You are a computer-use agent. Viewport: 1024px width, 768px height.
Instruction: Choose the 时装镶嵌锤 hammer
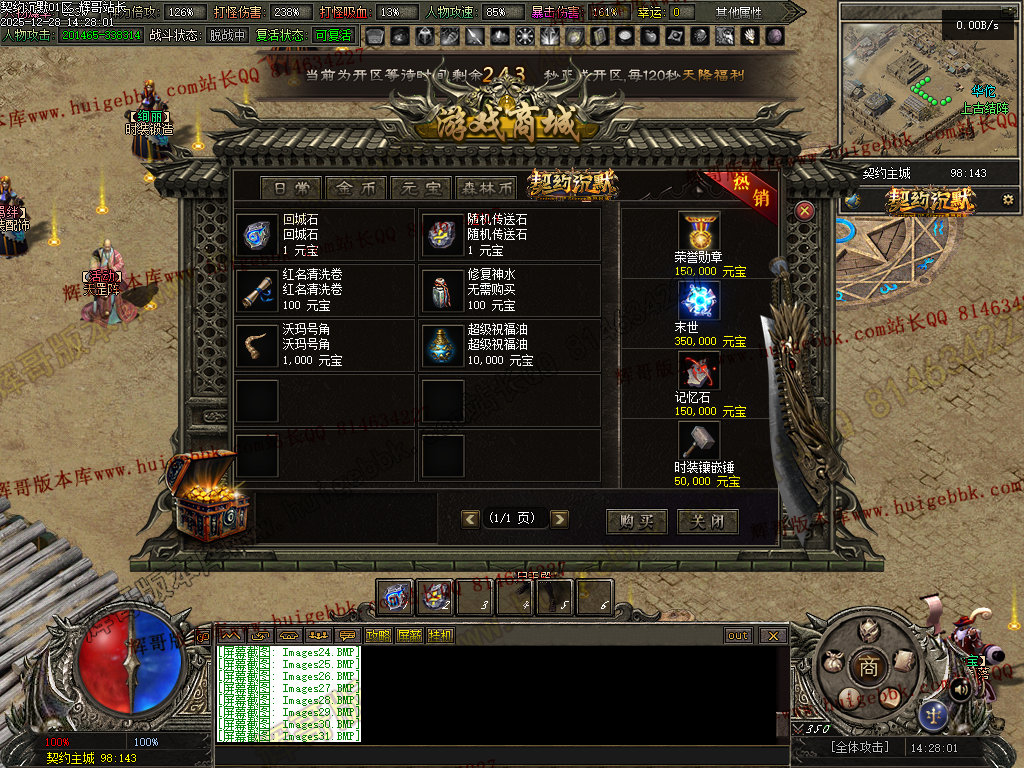point(699,441)
